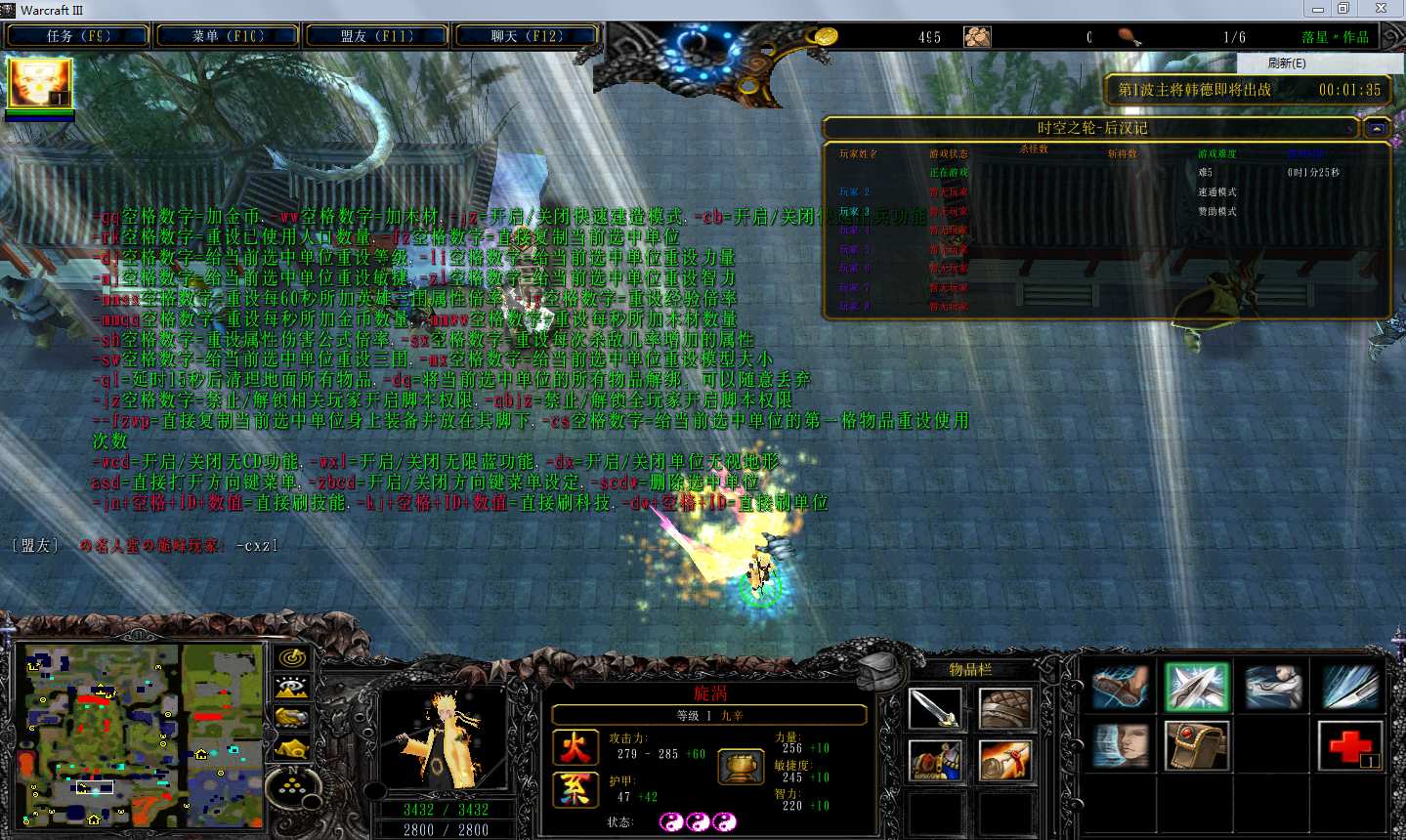The height and width of the screenshot is (840, 1406).
Task: Open the red cross hero skills button
Action: tap(1350, 745)
